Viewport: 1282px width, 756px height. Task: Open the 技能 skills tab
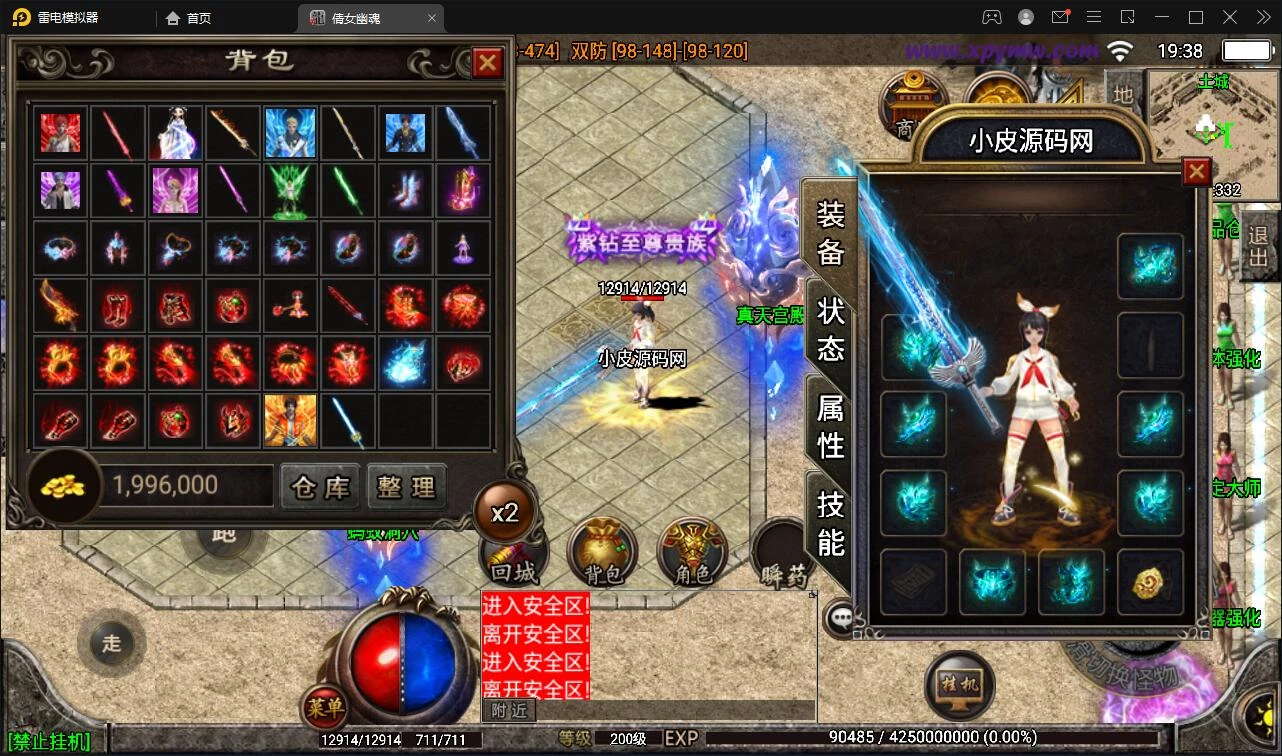(x=831, y=522)
